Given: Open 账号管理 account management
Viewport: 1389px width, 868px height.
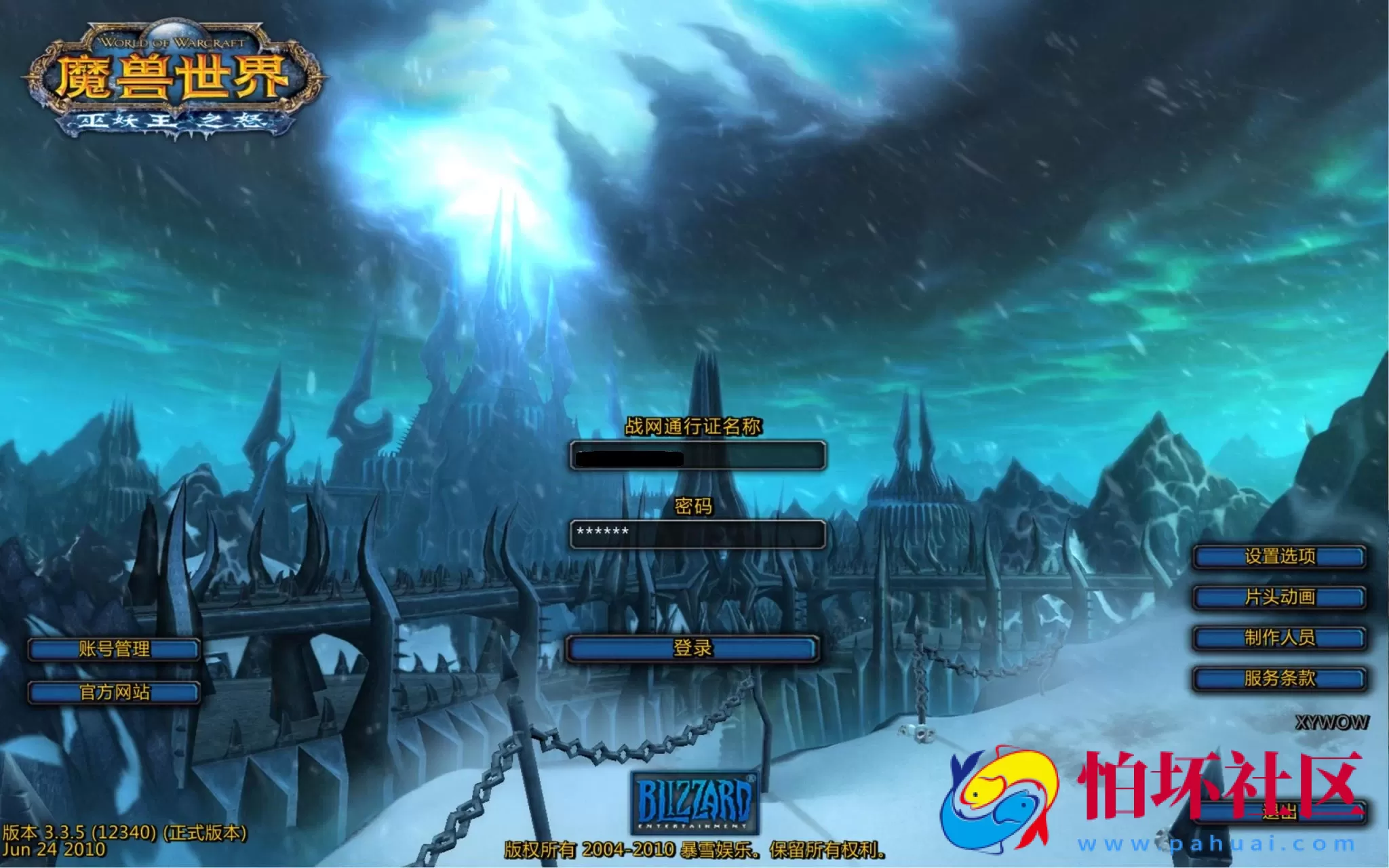Looking at the screenshot, I should 113,650.
